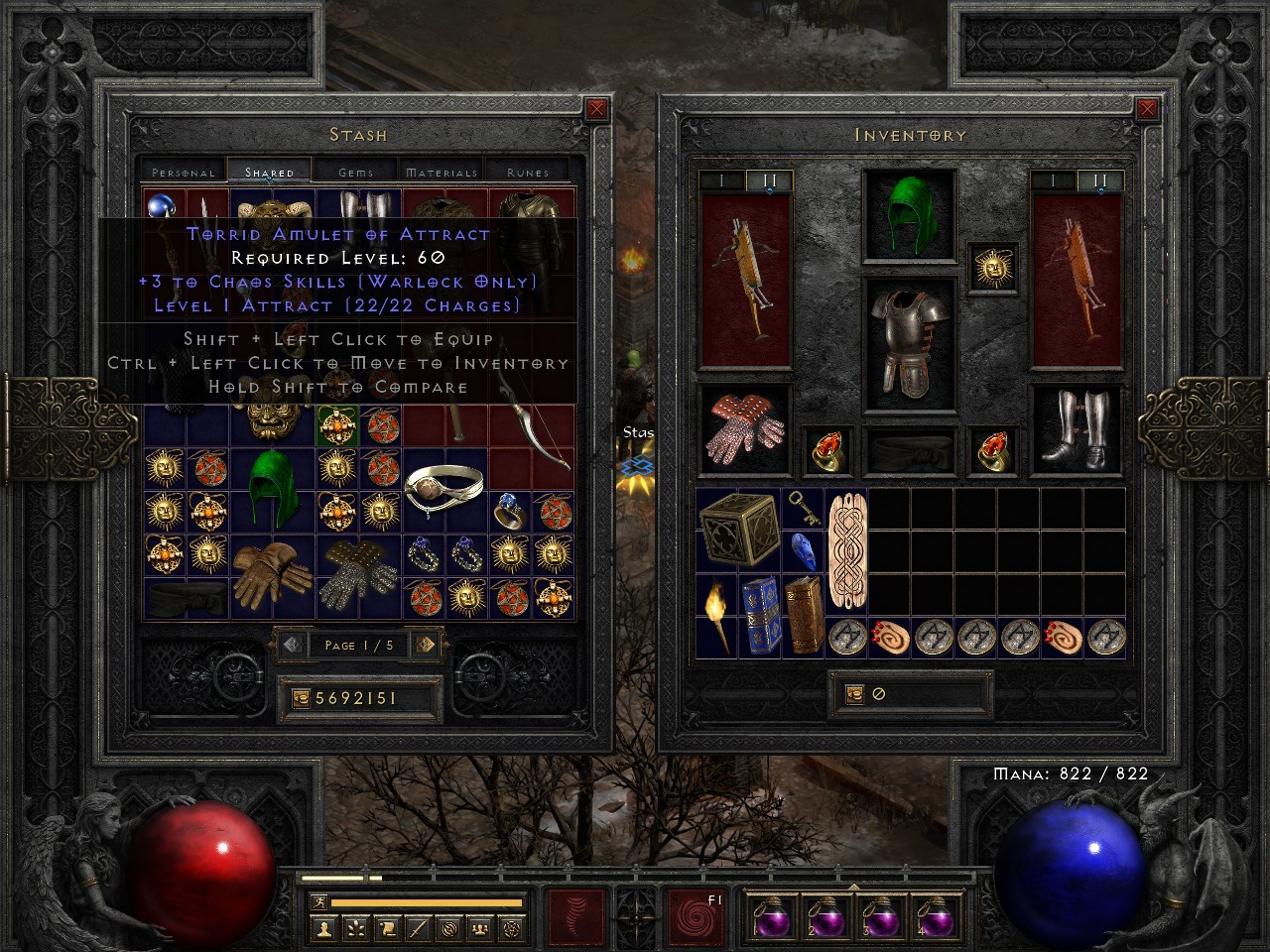The width and height of the screenshot is (1270, 952).
Task: Open the quest log scroll icon
Action: [x=388, y=929]
